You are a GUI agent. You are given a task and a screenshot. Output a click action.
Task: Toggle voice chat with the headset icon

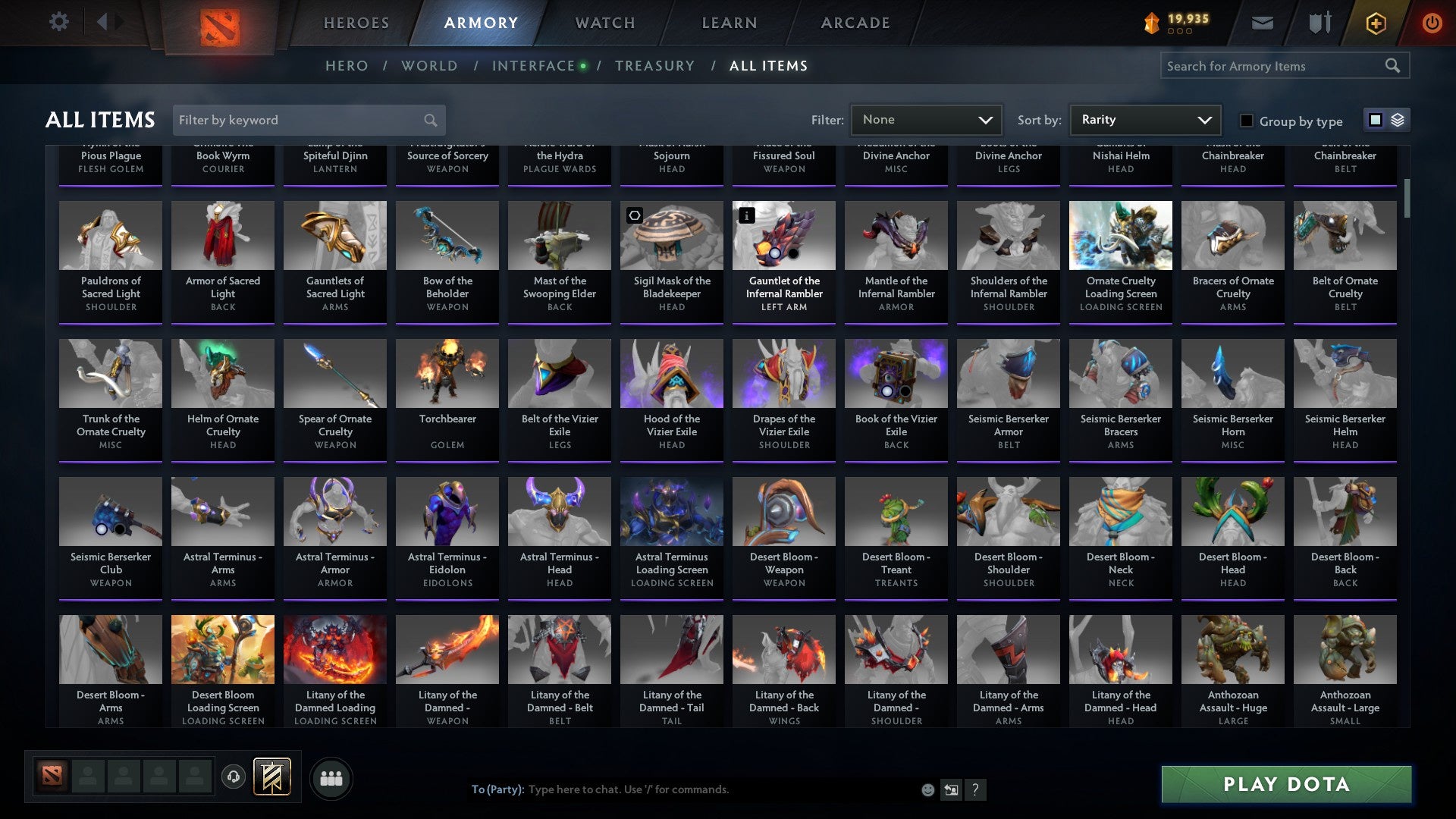[x=233, y=777]
